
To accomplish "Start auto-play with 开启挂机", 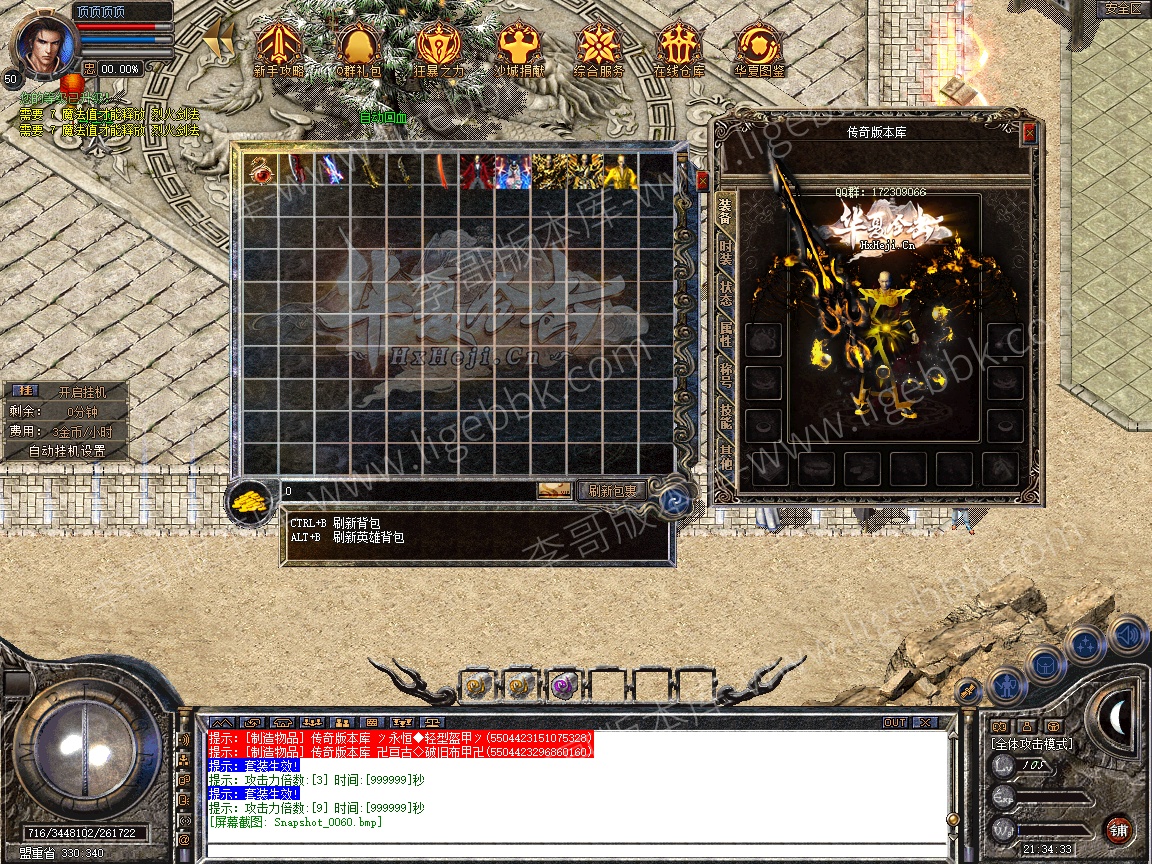I will pos(80,392).
